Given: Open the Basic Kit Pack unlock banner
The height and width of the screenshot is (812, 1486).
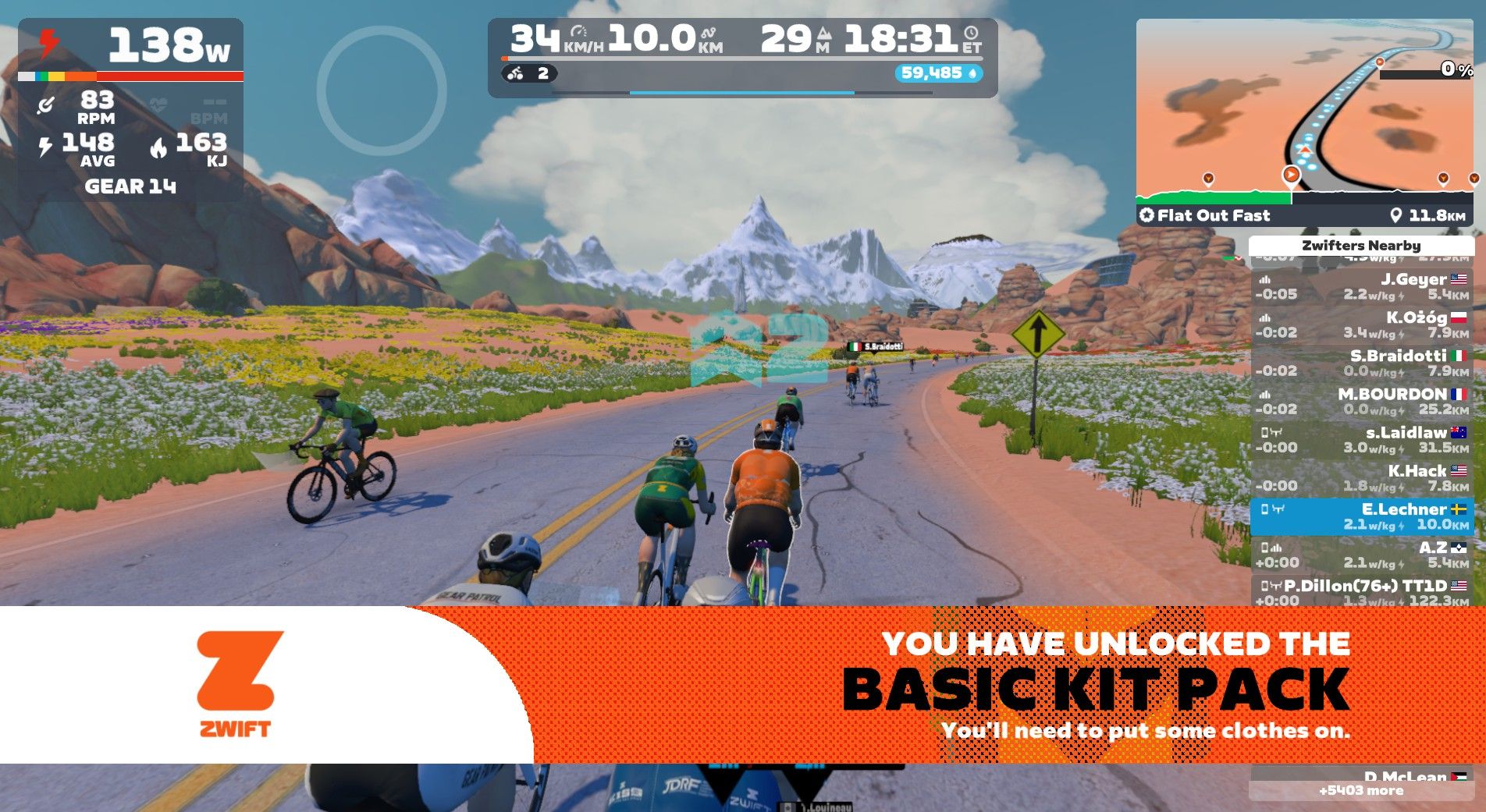Looking at the screenshot, I should 937,685.
